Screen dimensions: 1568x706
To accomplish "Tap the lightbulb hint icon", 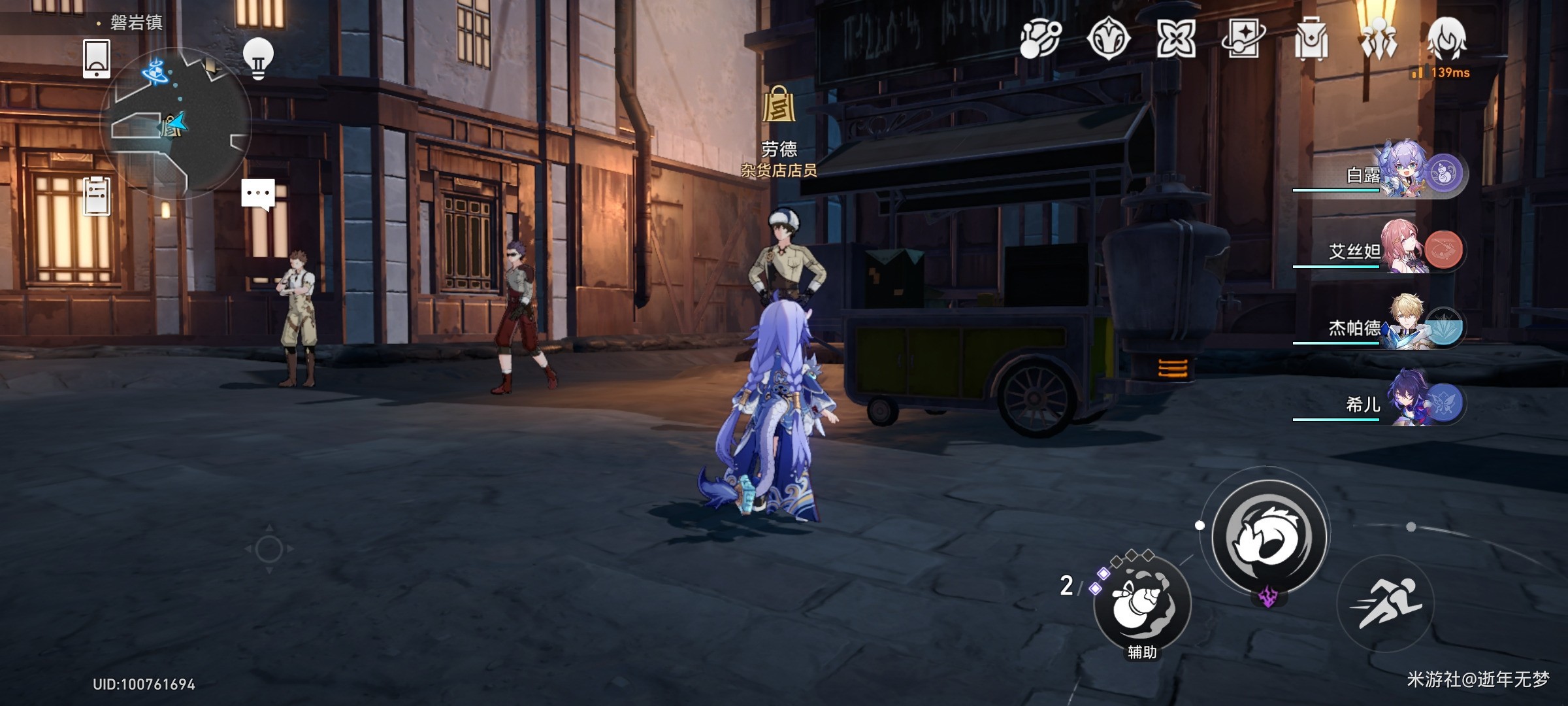I will 258,59.
